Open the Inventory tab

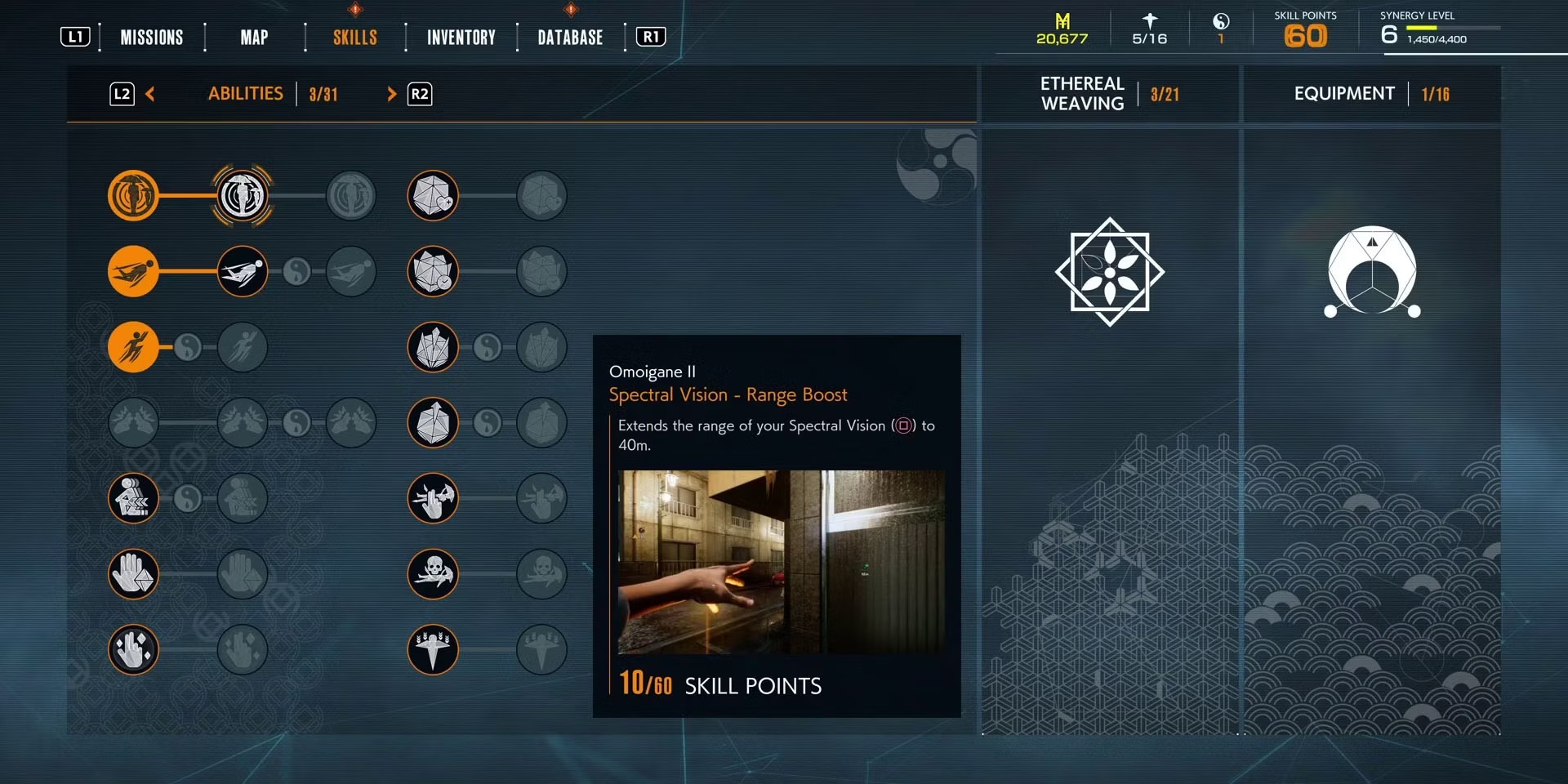click(x=461, y=38)
